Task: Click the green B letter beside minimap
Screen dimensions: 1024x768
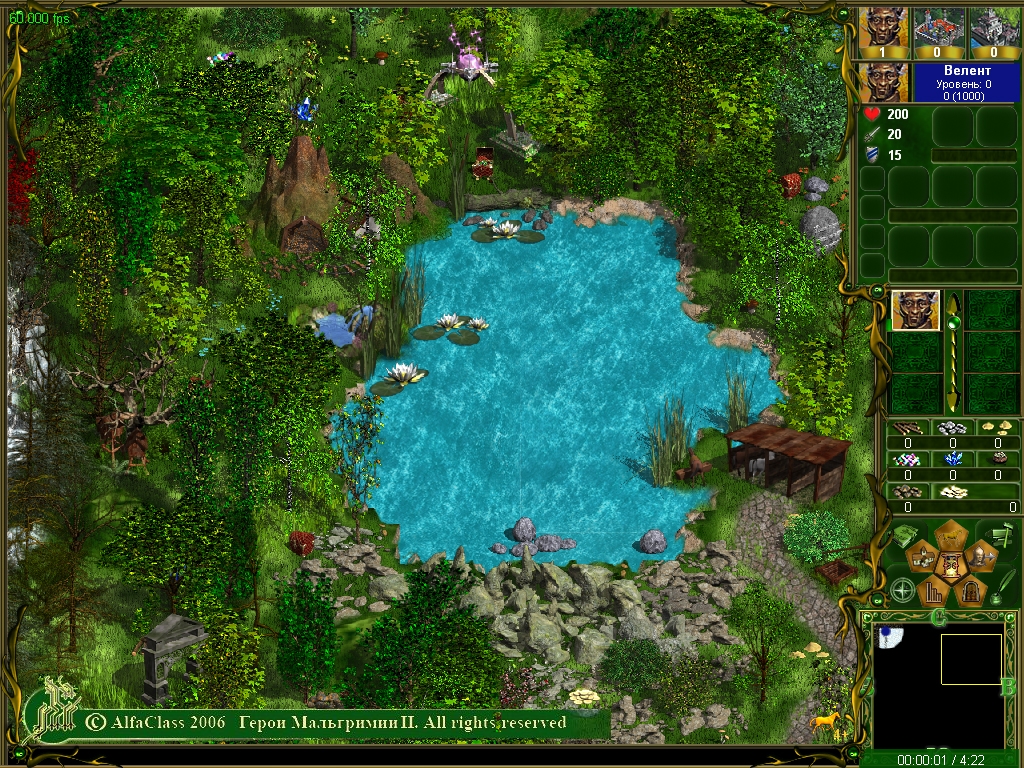Action: [x=1008, y=686]
